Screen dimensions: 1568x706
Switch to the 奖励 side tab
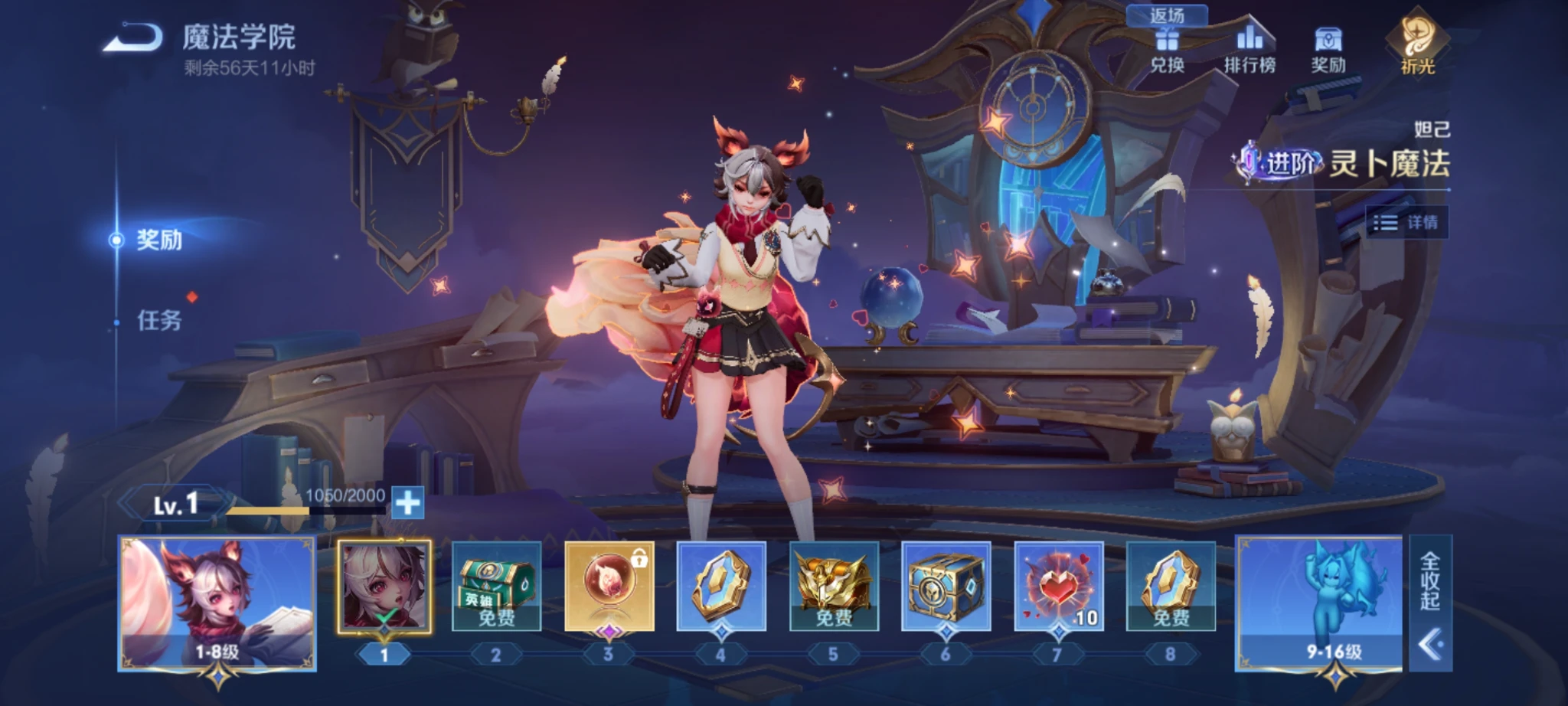pyautogui.click(x=159, y=240)
